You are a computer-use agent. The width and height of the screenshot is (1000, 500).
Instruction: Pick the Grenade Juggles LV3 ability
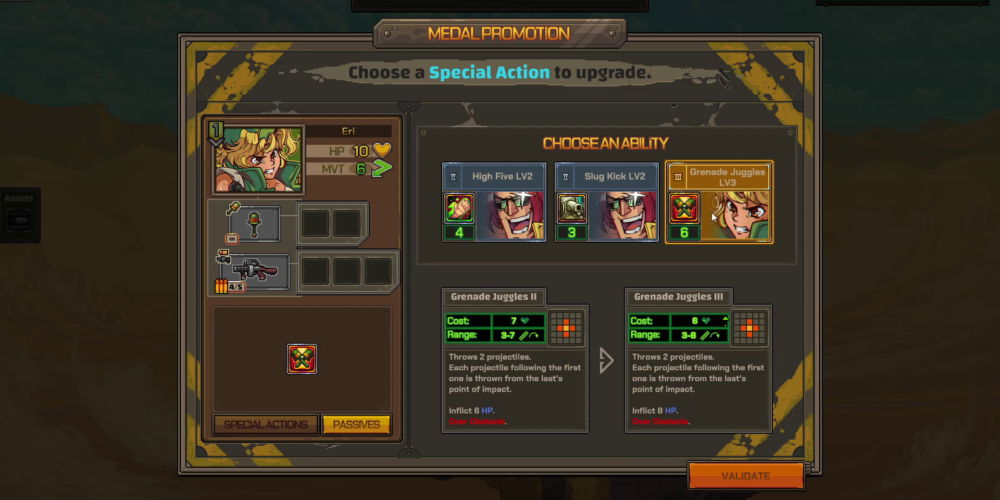(x=719, y=203)
